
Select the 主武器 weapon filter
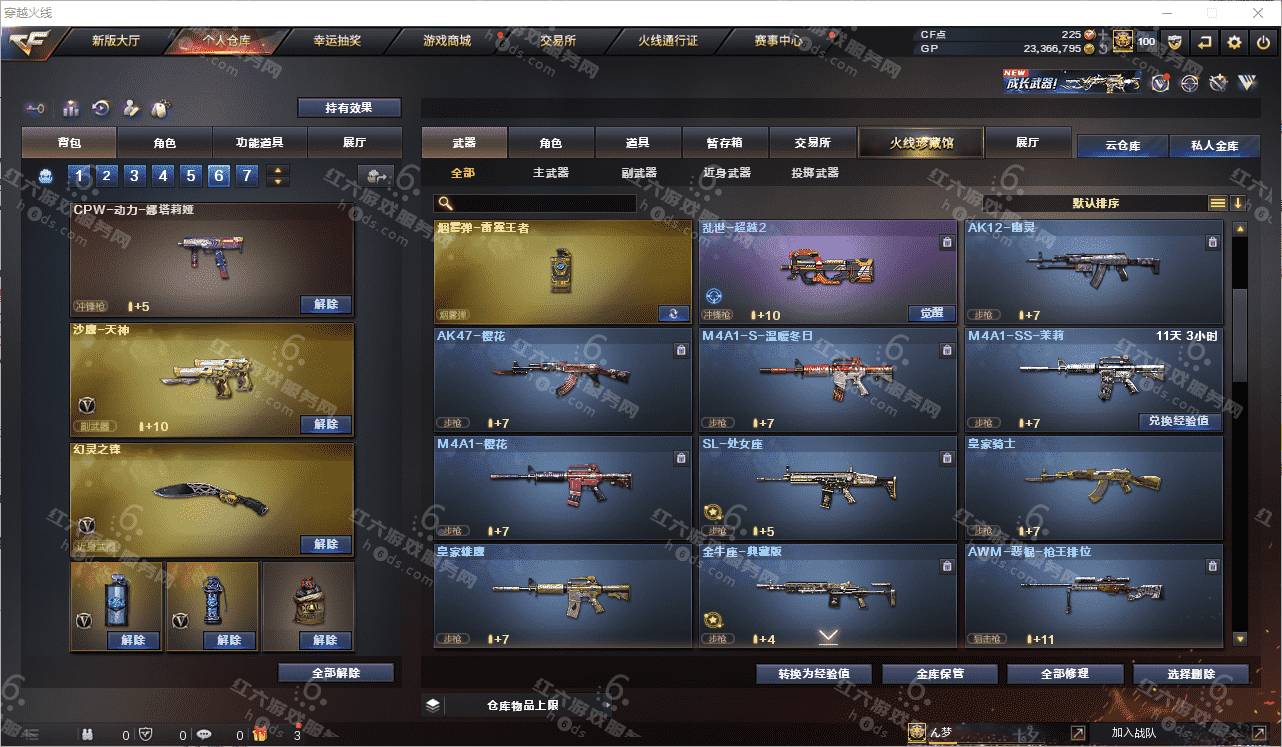point(550,173)
